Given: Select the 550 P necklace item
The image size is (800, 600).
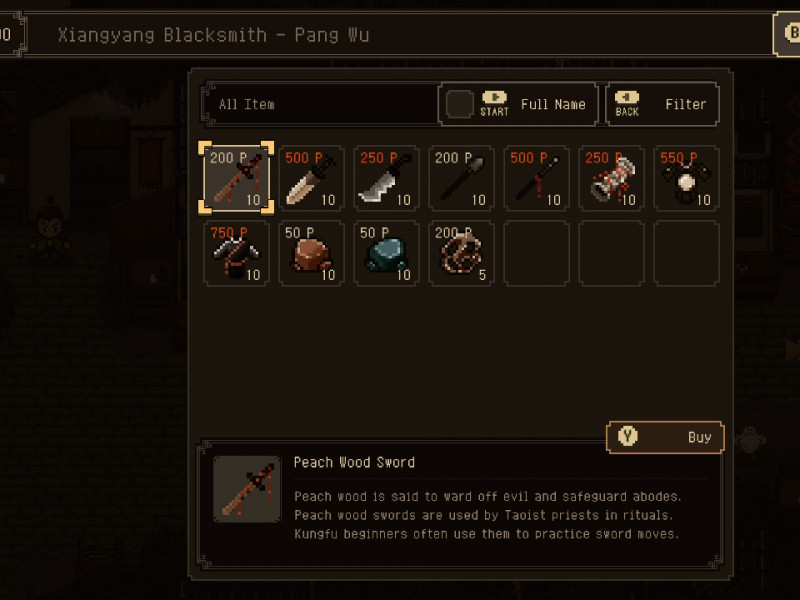Looking at the screenshot, I should 686,178.
